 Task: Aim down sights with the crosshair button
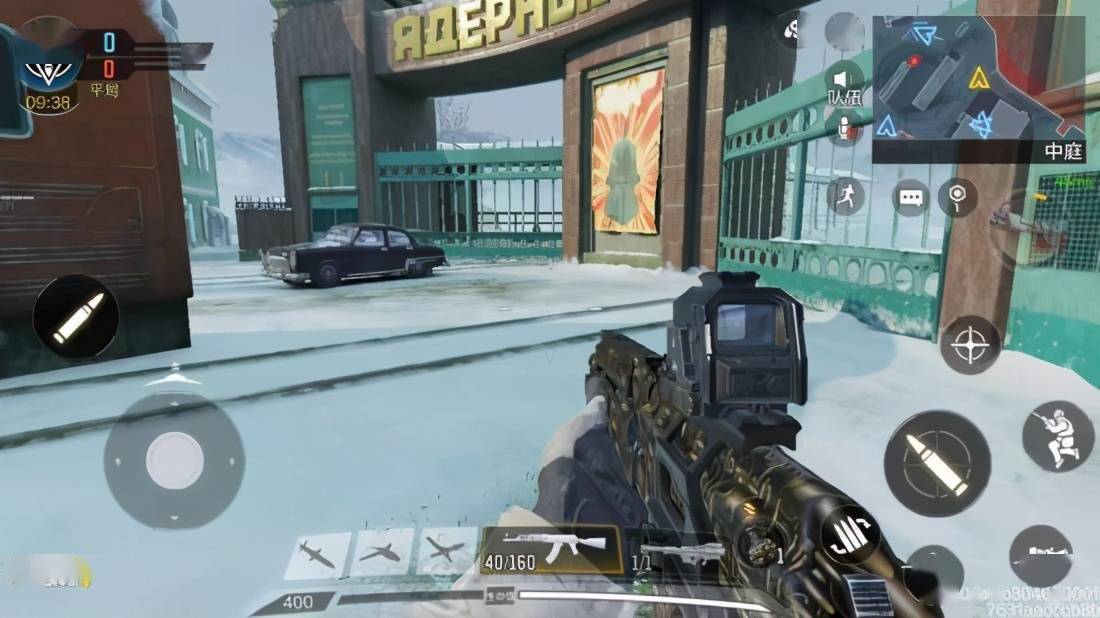[970, 345]
